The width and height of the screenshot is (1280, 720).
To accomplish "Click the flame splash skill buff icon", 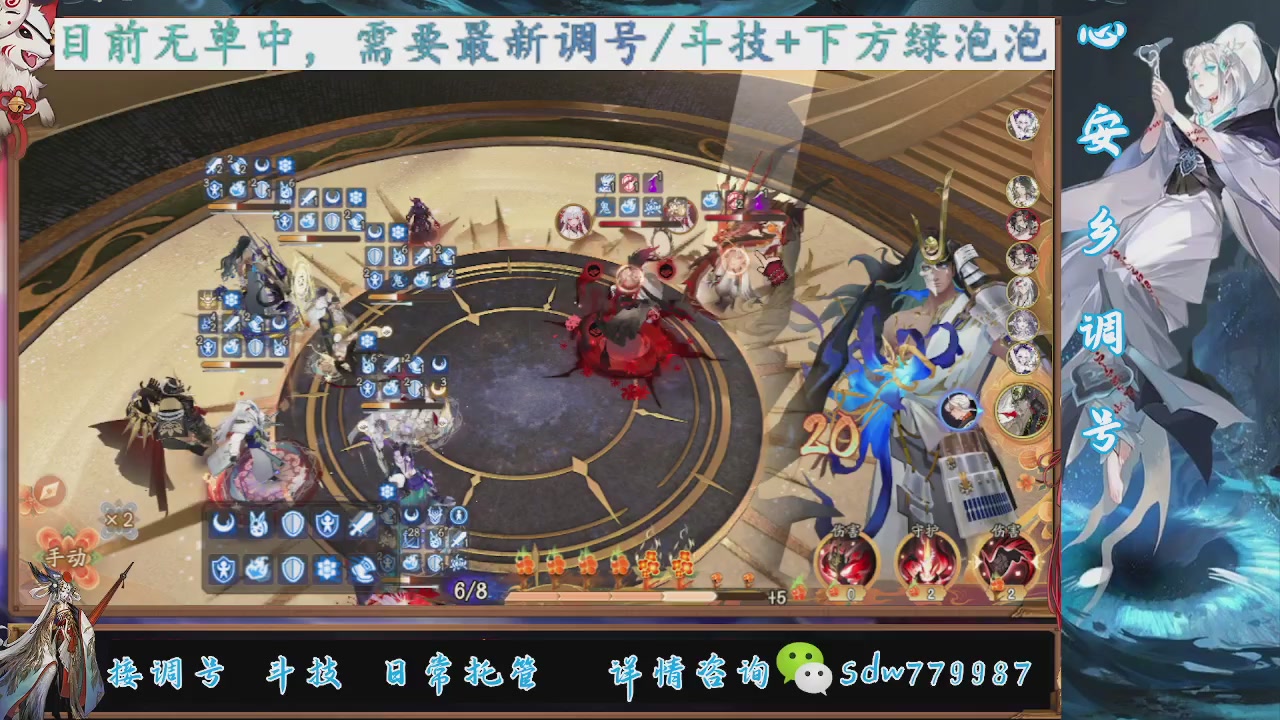I will (258, 567).
